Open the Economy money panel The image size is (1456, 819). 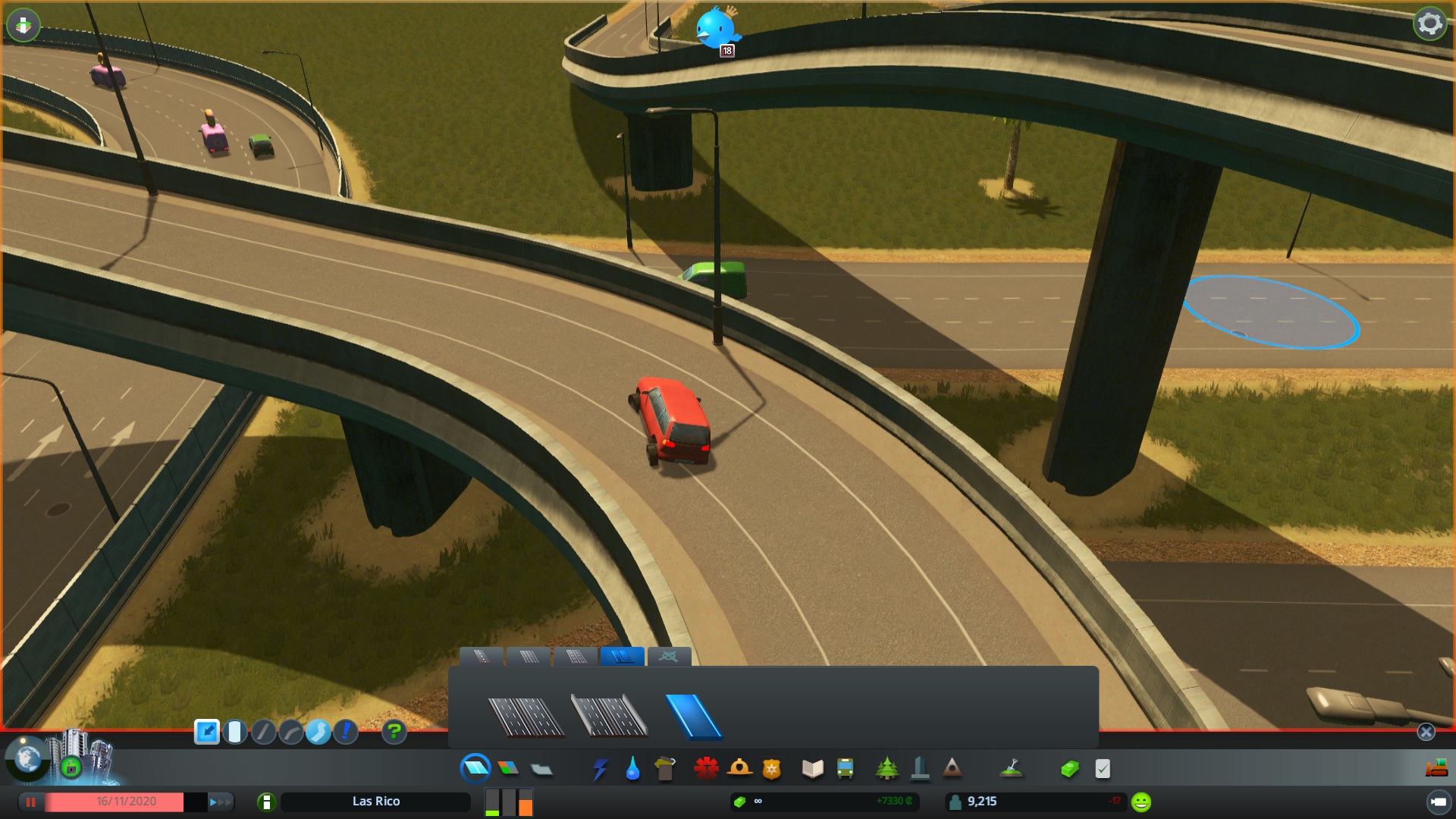[x=1069, y=769]
